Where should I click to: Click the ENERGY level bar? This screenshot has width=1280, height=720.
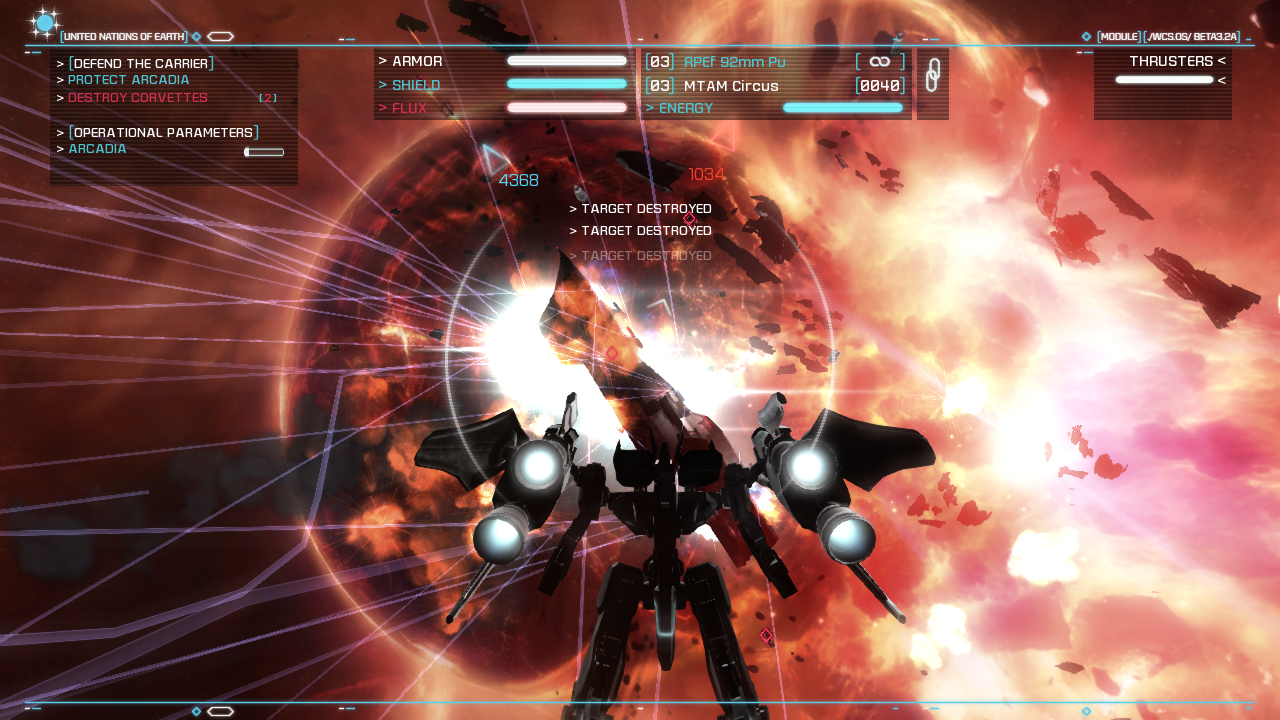(843, 107)
